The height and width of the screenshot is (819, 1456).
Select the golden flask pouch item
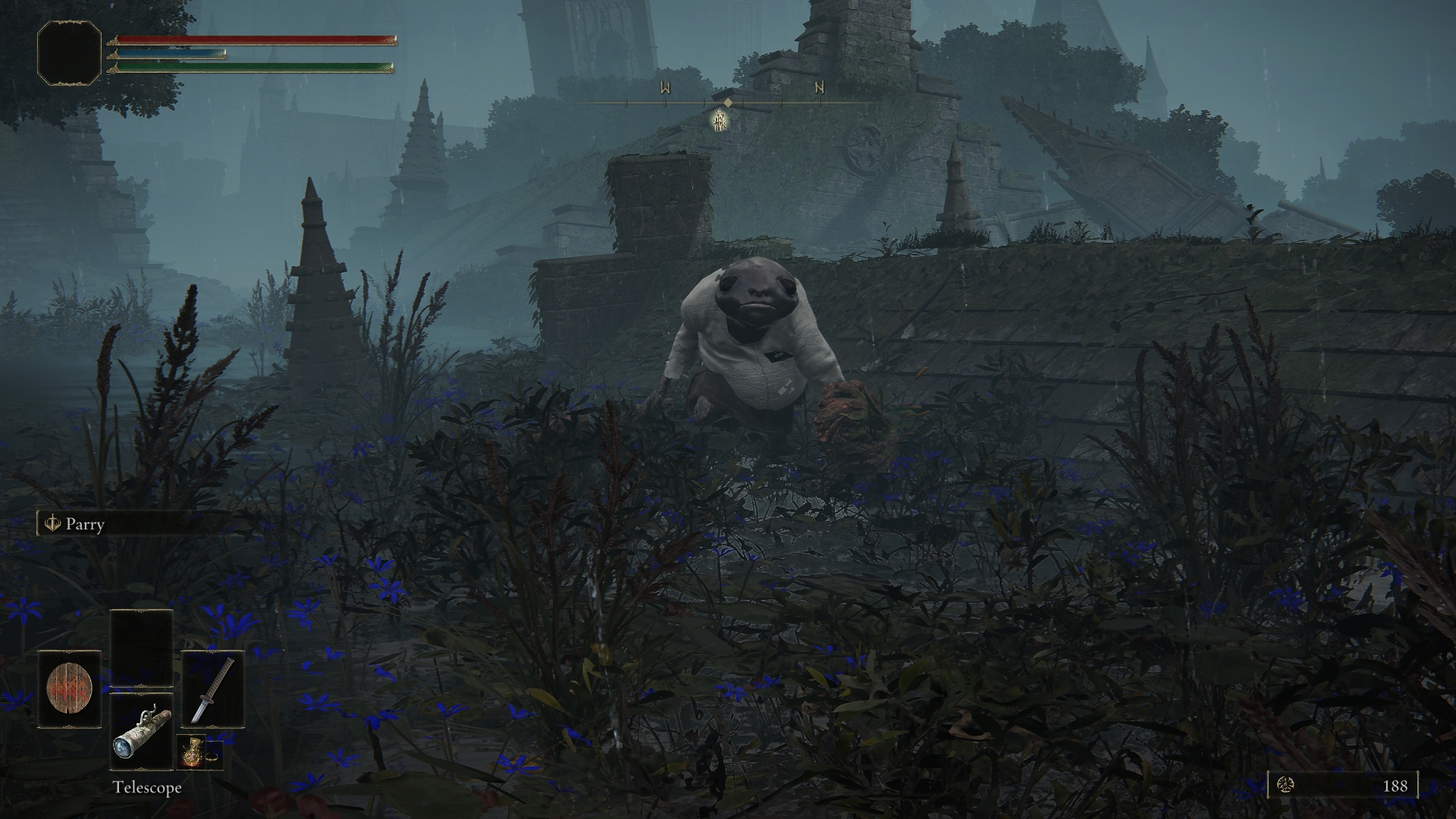190,752
